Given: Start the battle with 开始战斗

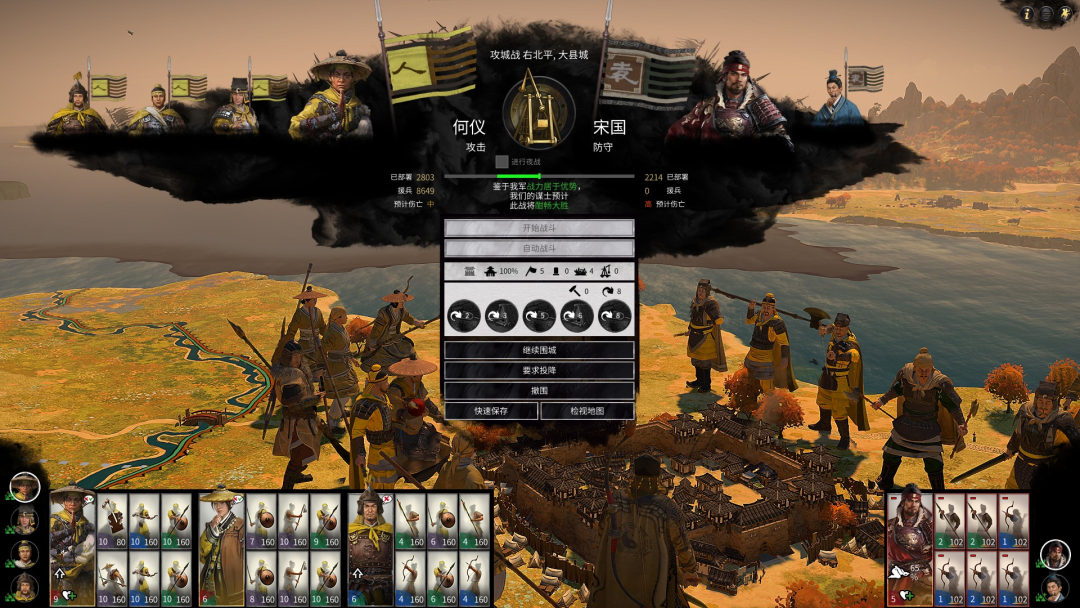Looking at the screenshot, I should [x=539, y=228].
